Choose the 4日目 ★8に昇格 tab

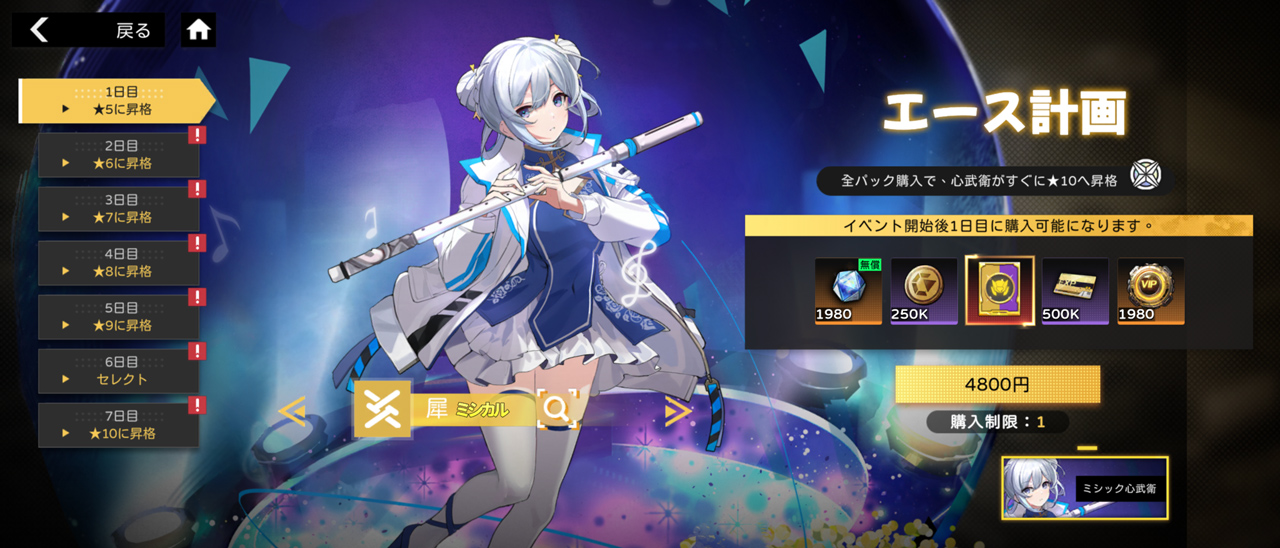pyautogui.click(x=119, y=263)
